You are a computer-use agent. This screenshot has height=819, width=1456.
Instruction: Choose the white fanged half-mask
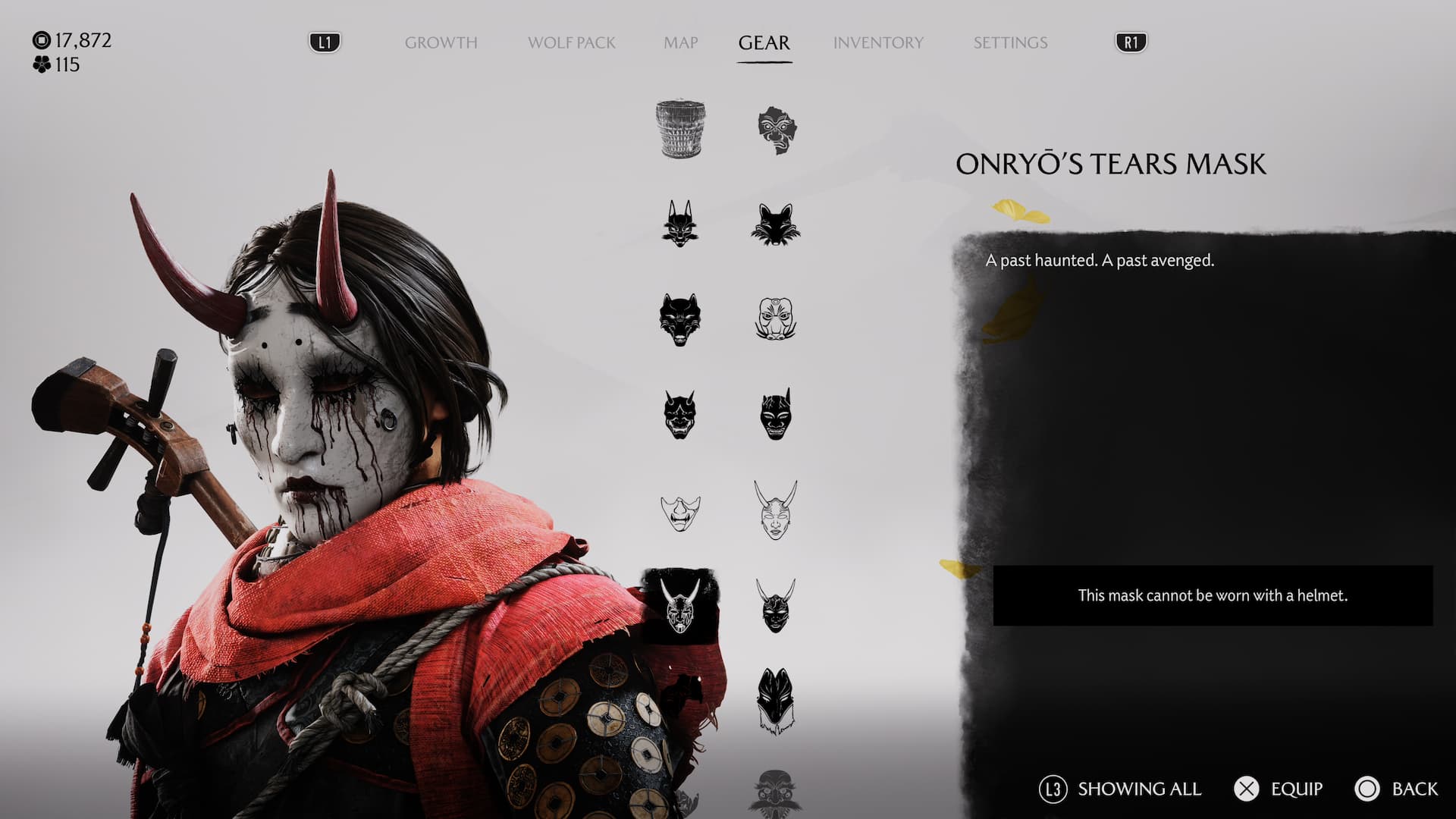coord(680,513)
